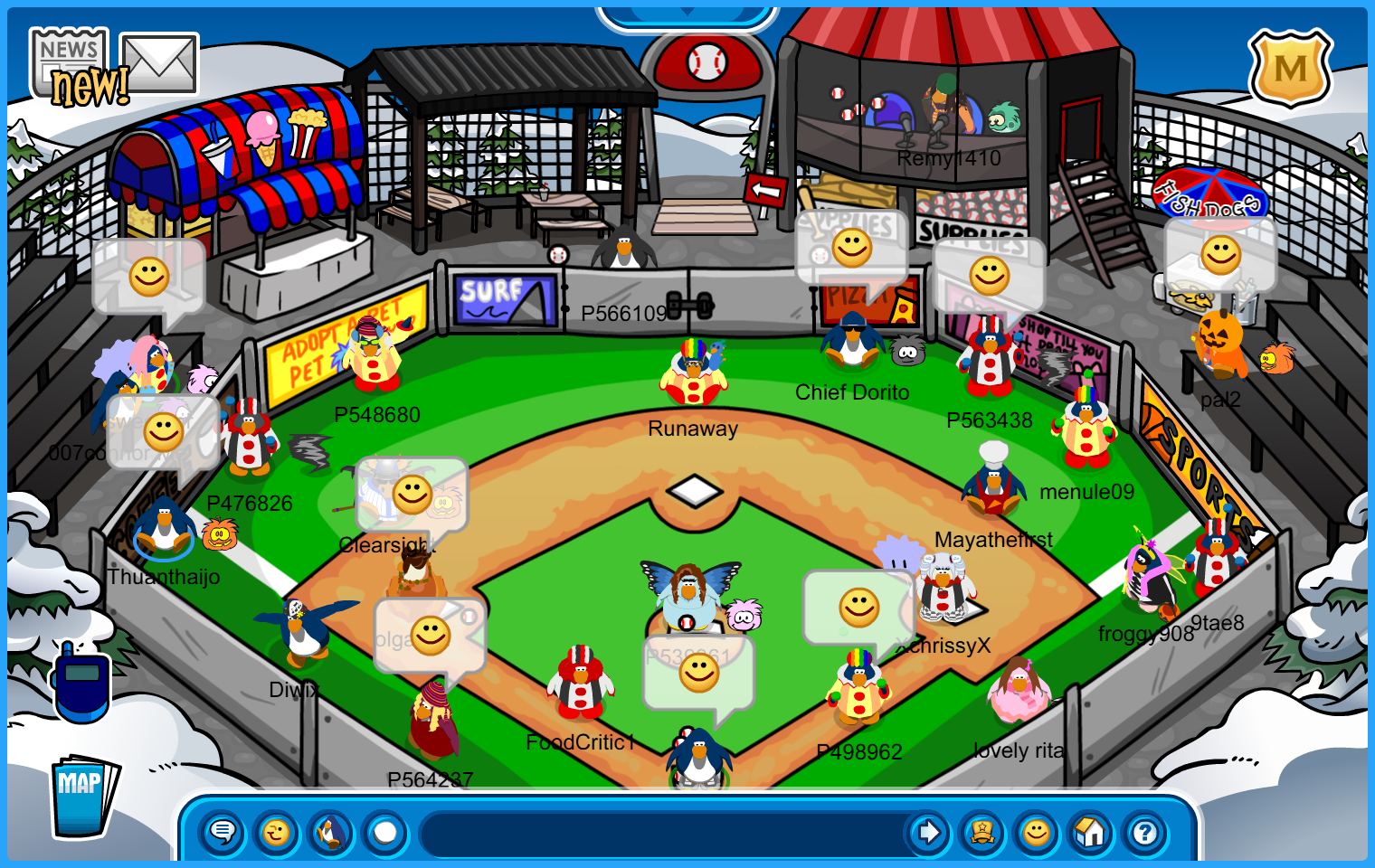Open the winking emote menu
The image size is (1375, 868).
click(277, 833)
